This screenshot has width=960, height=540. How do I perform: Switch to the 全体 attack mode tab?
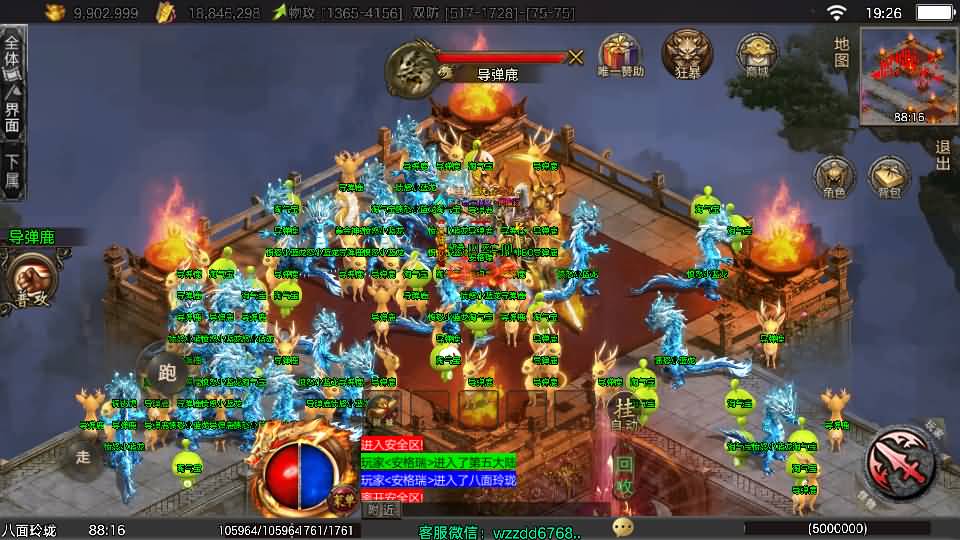[x=13, y=56]
